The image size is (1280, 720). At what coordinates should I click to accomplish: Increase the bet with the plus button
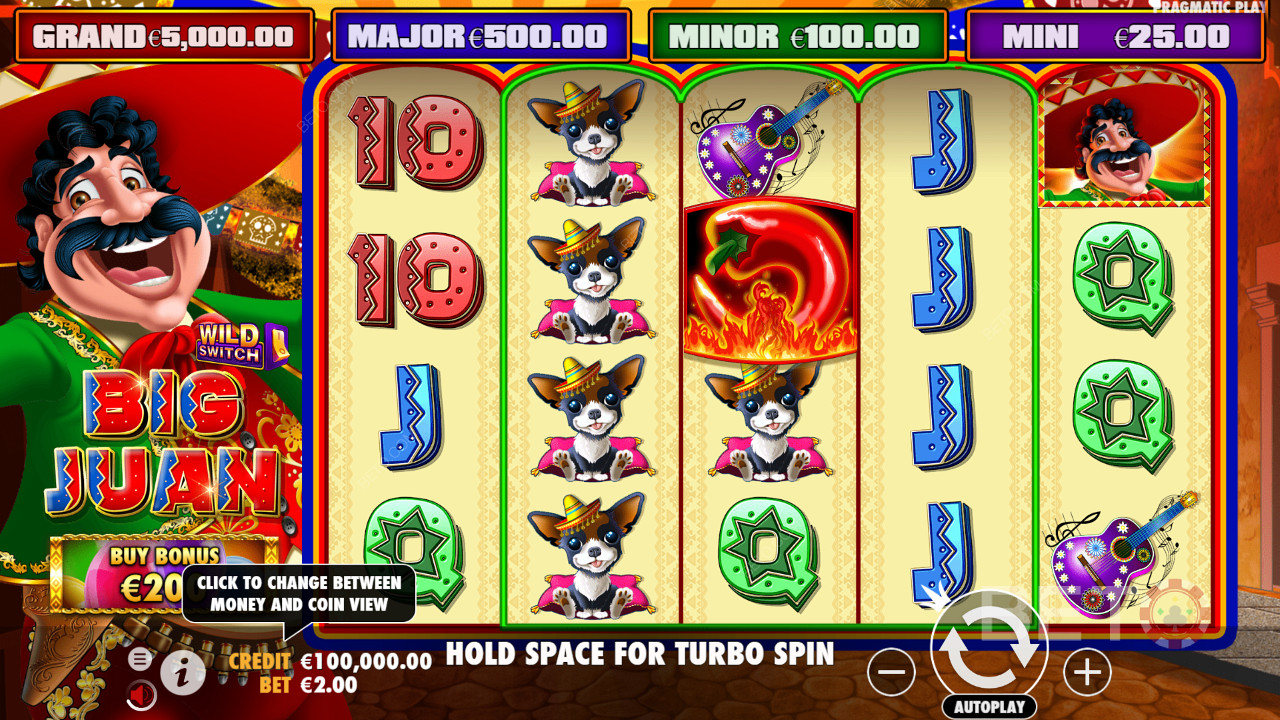(x=1087, y=673)
